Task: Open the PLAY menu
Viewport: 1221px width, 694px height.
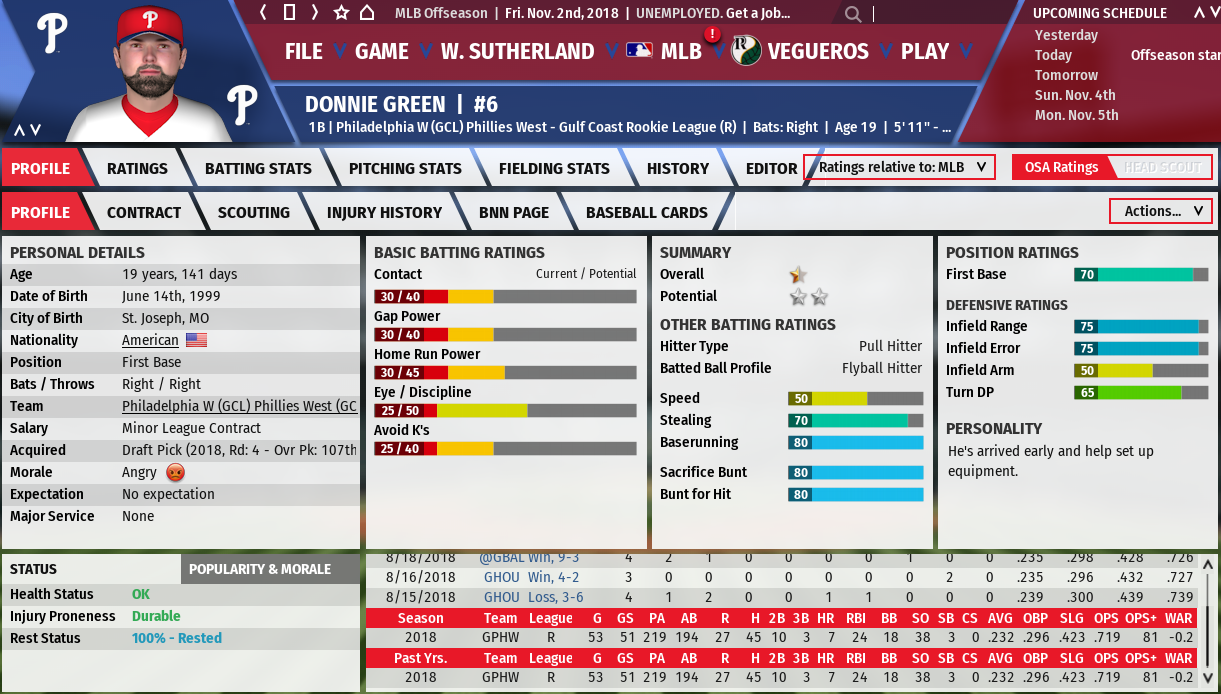Action: point(924,52)
